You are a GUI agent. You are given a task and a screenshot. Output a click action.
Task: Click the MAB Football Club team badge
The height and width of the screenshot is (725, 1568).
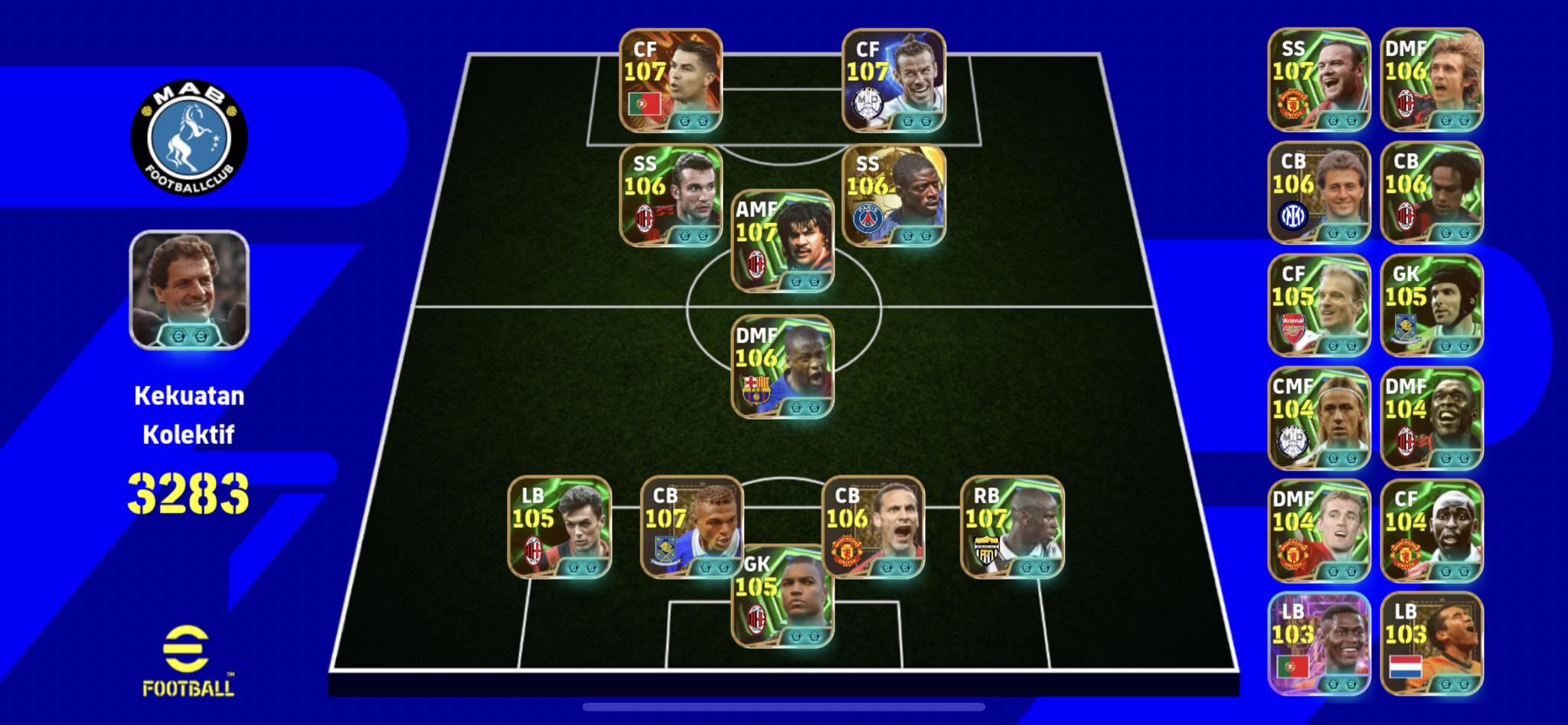click(x=189, y=137)
